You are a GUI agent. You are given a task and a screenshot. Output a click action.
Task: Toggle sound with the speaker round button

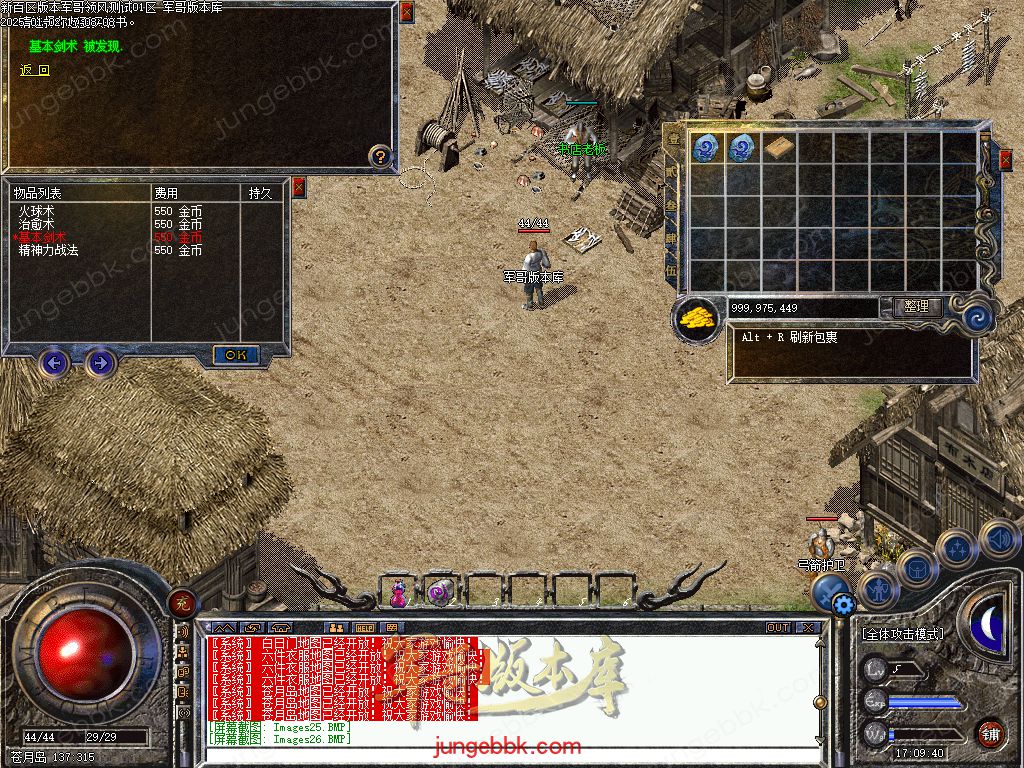coord(999,539)
